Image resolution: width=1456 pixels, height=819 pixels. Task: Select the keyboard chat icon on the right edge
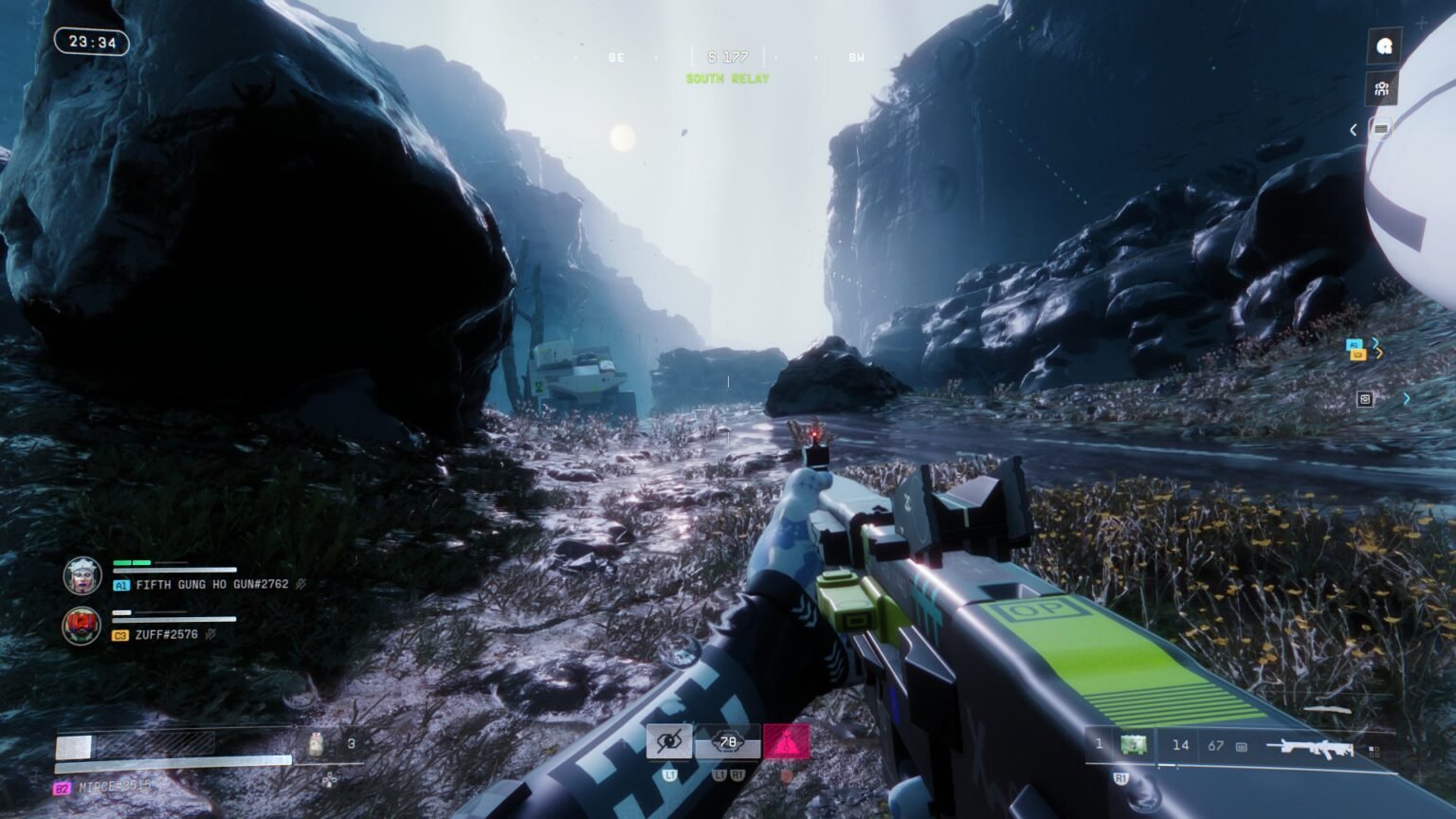pos(1381,129)
